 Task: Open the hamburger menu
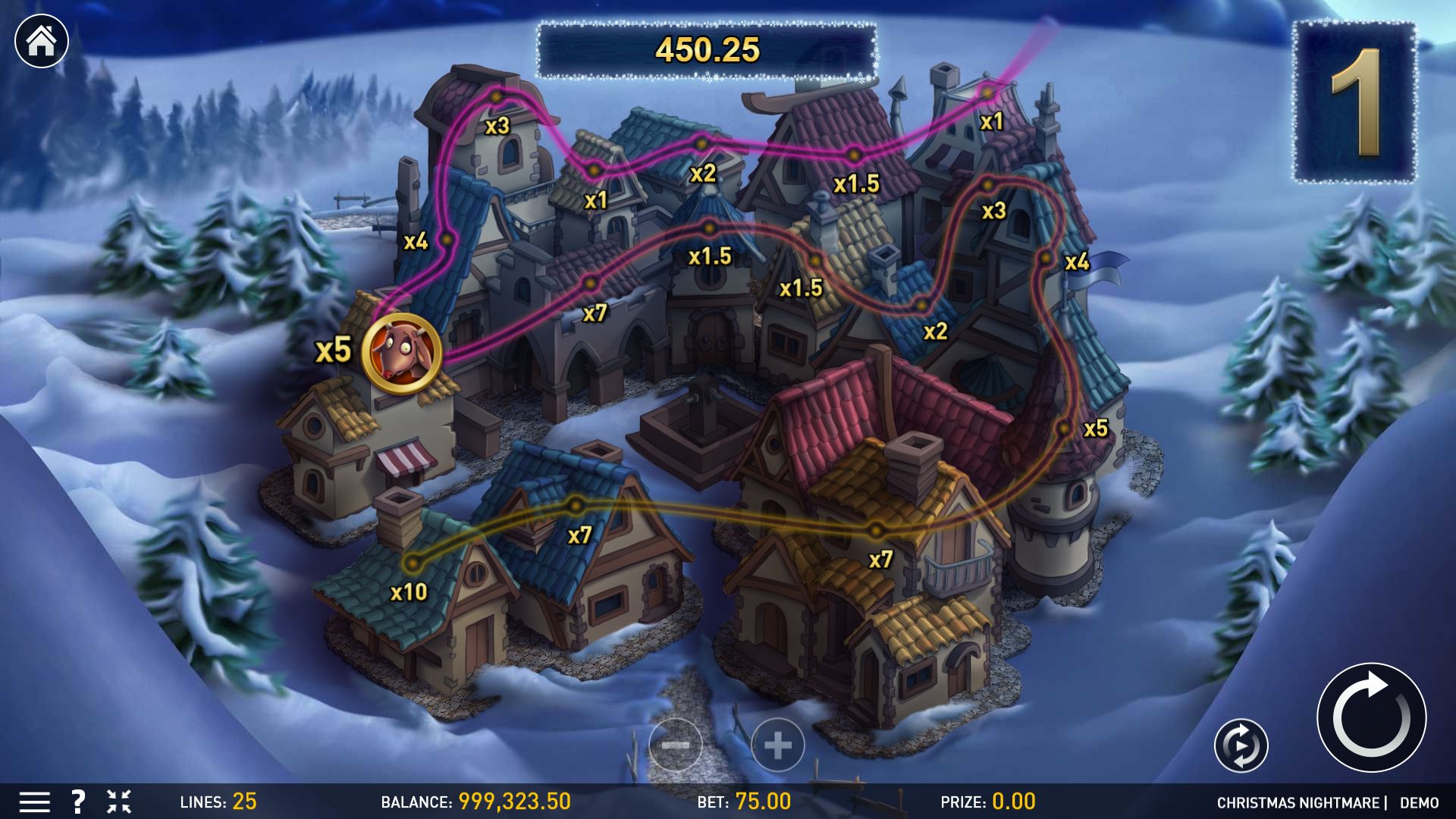tap(34, 802)
